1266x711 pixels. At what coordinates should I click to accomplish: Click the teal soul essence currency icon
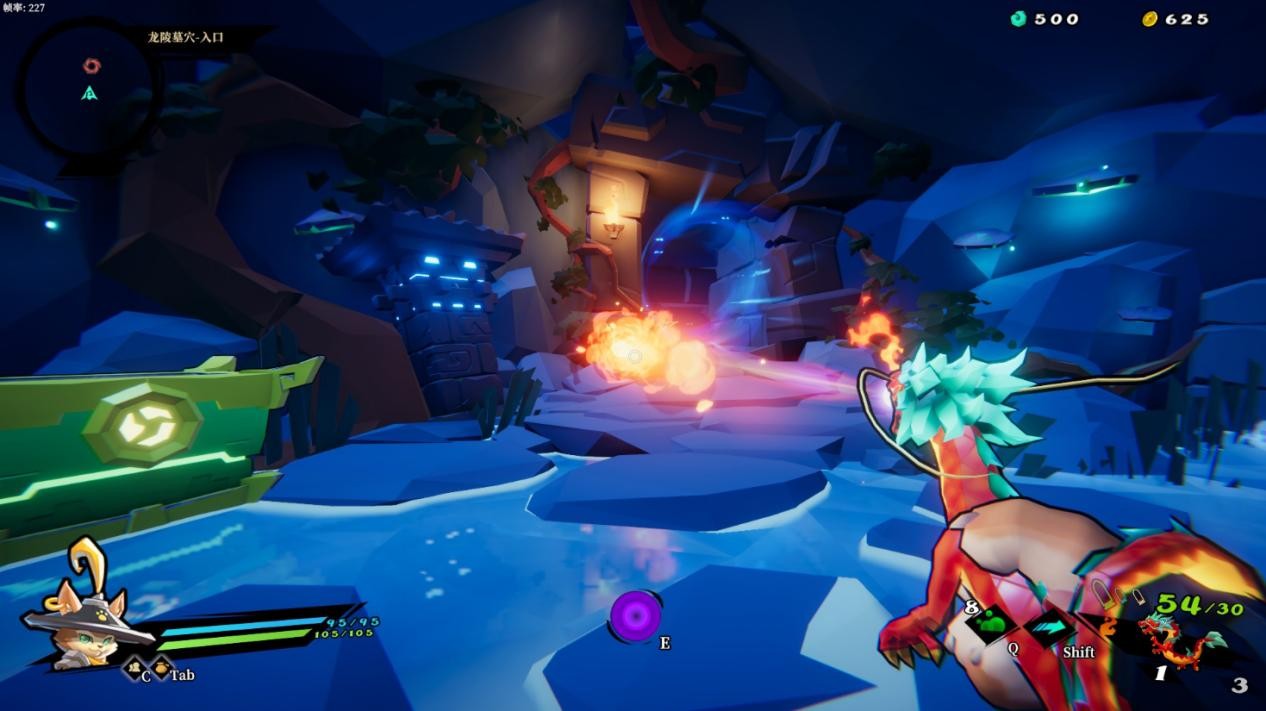1018,19
